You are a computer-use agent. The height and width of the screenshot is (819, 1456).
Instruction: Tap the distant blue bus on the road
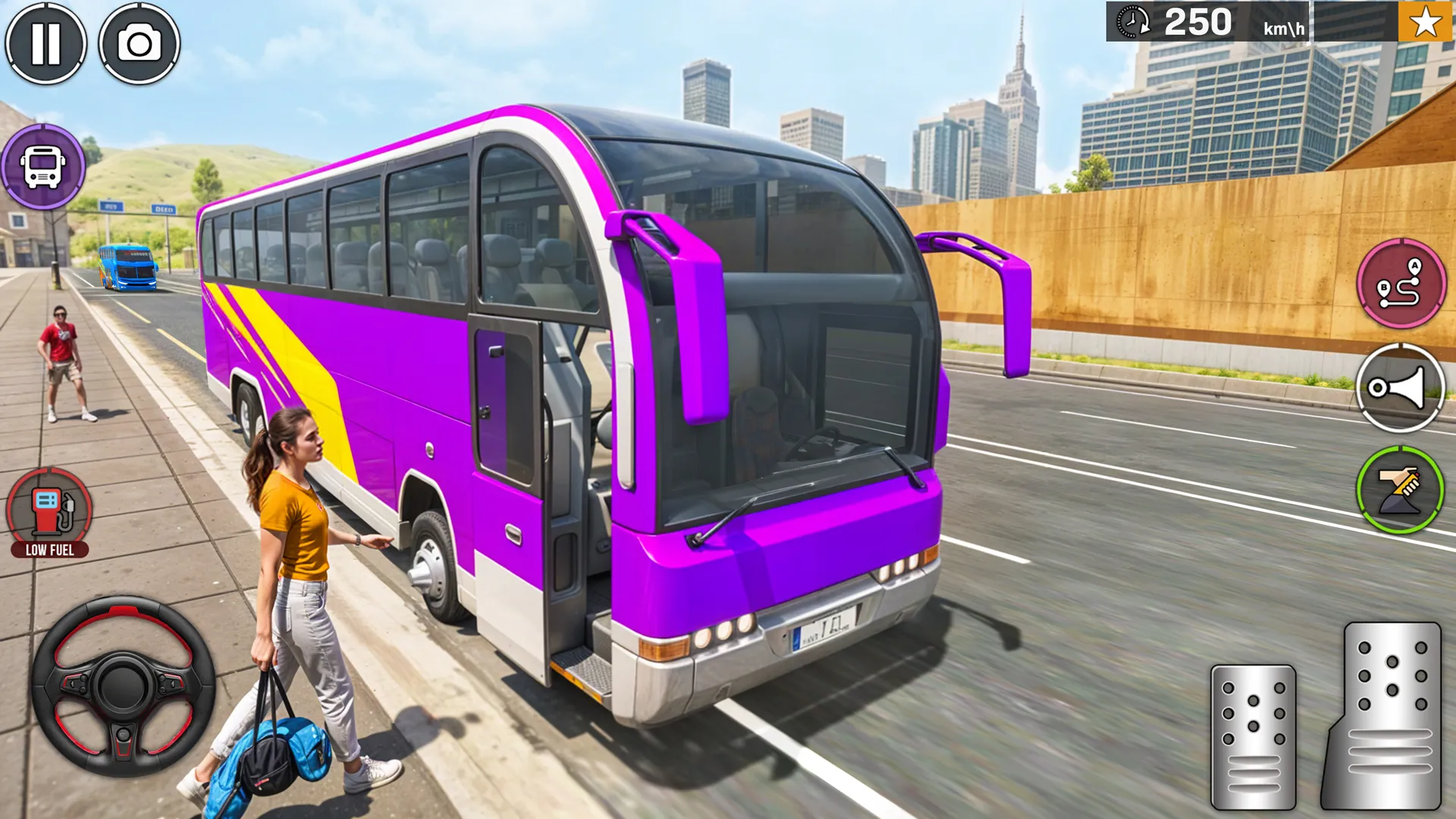[x=127, y=267]
